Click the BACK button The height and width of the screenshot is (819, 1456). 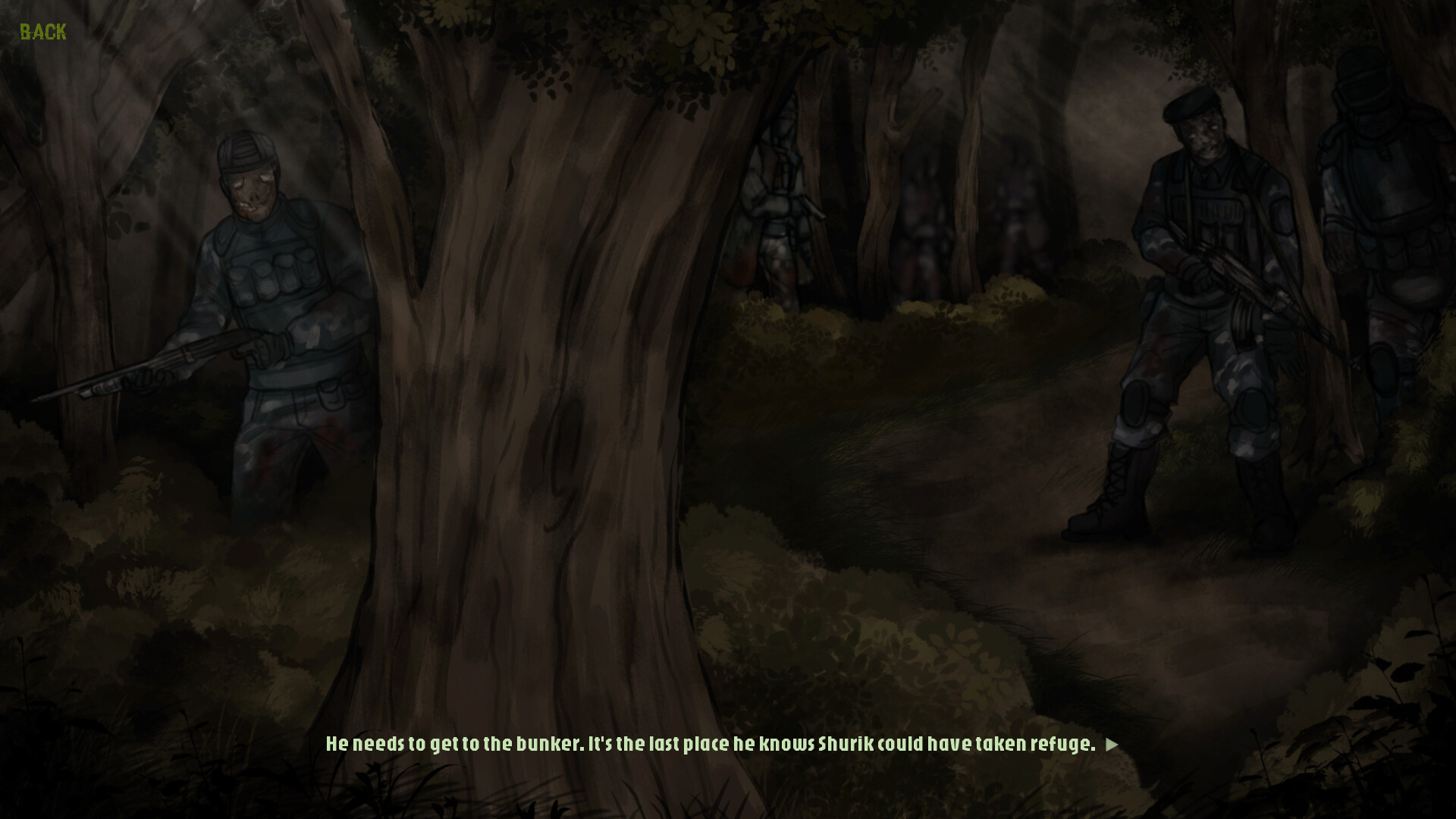click(42, 32)
